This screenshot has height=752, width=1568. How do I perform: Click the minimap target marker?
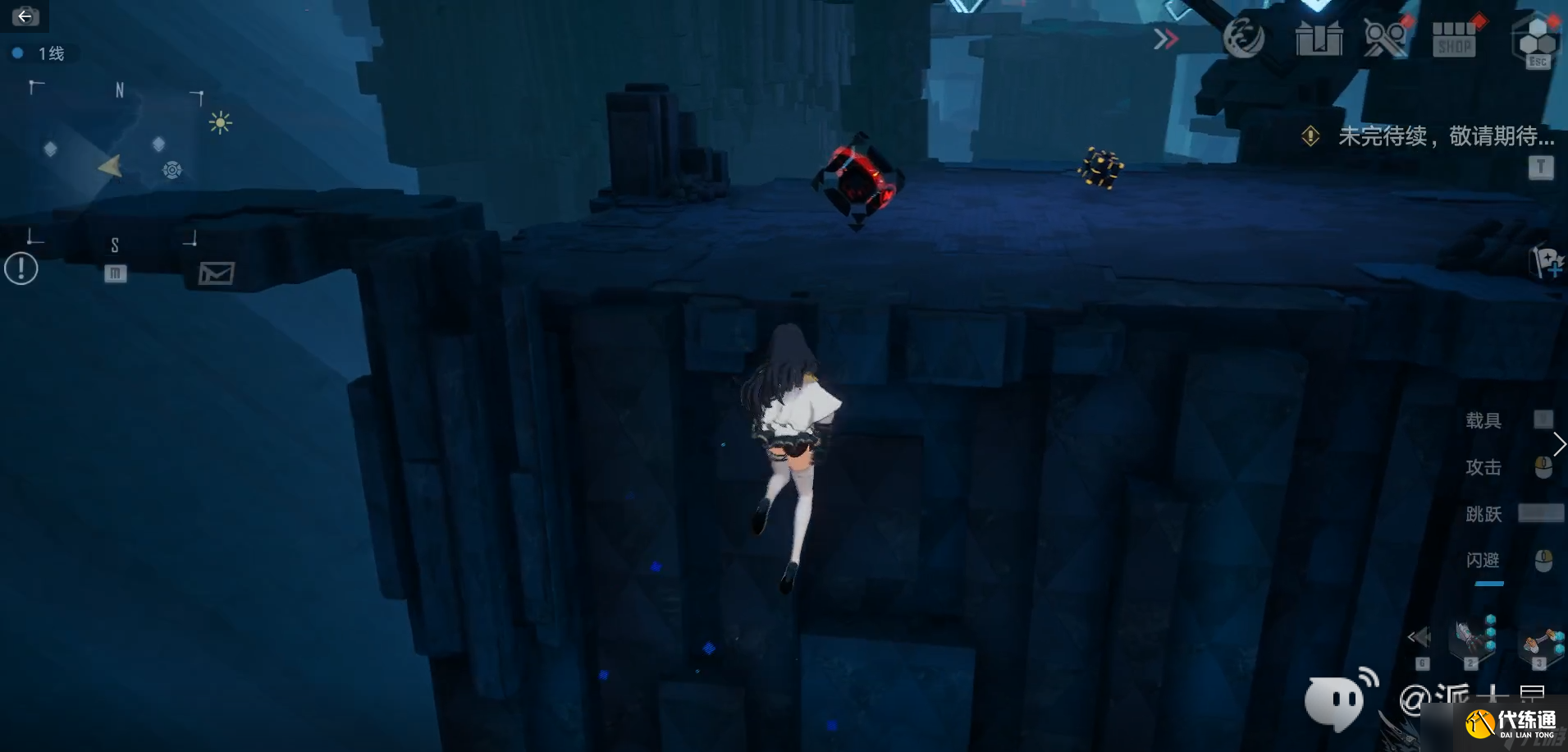(171, 170)
